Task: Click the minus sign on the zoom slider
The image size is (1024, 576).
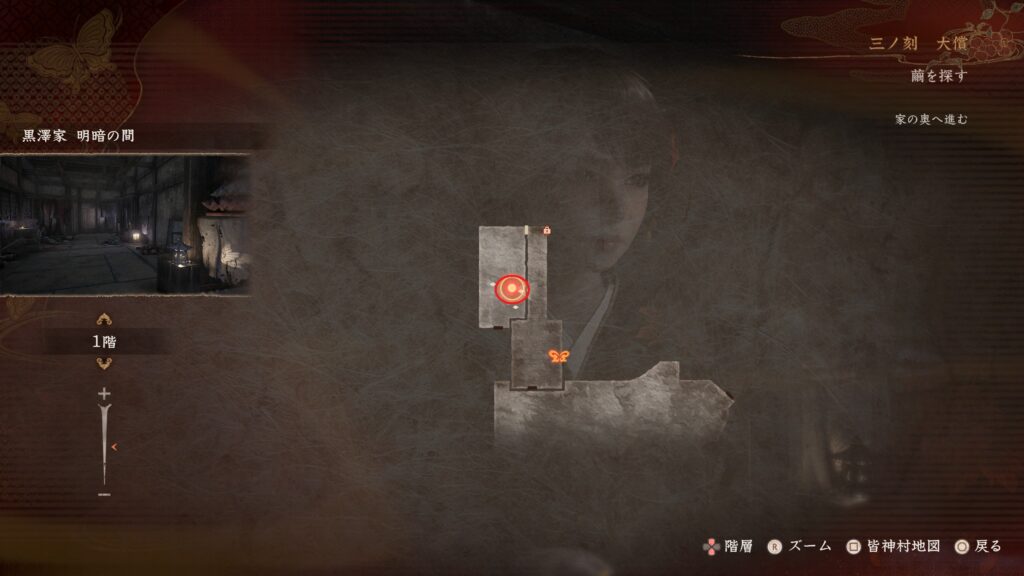Action: (104, 494)
